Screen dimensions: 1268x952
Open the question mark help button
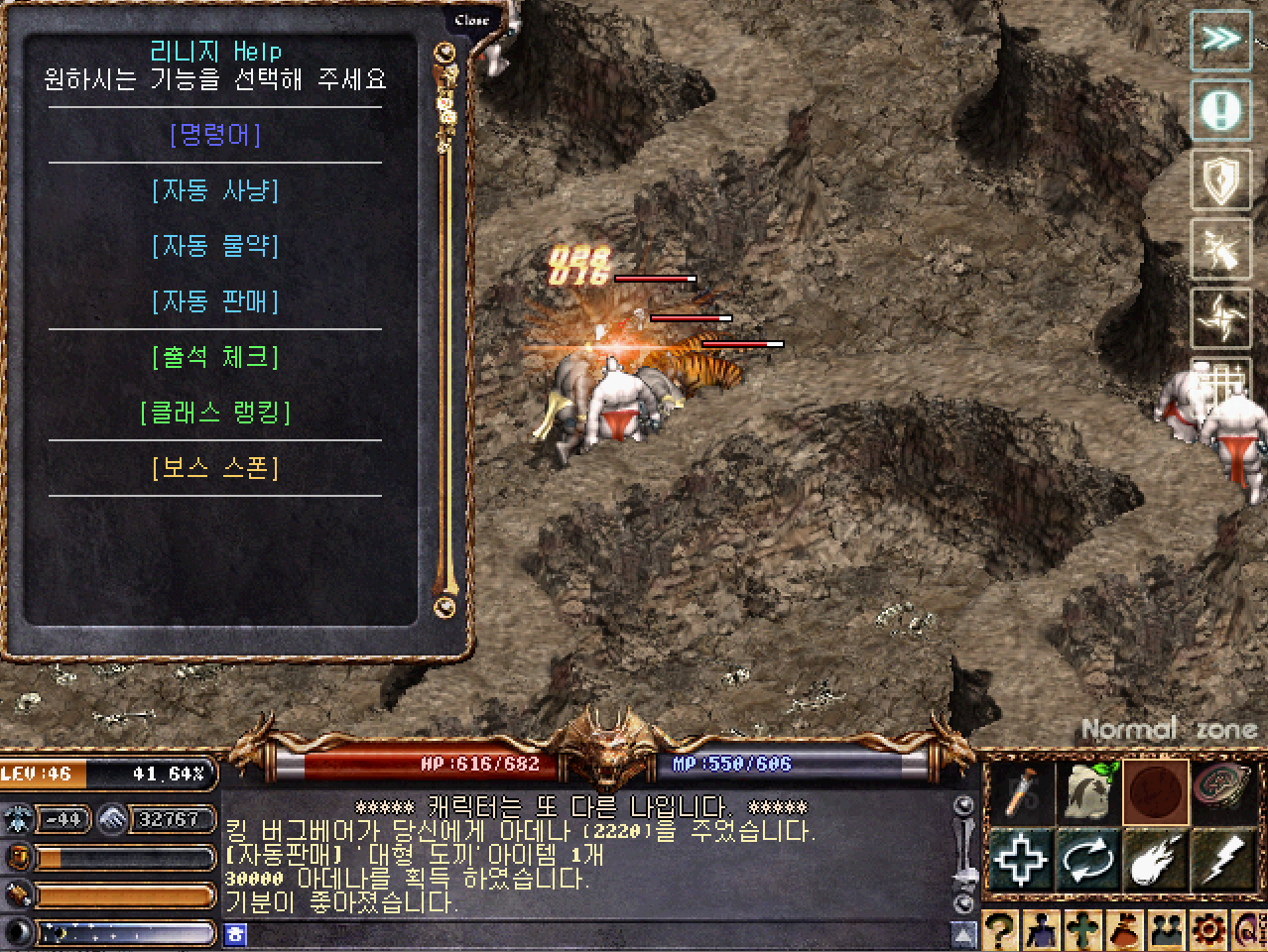tap(1001, 932)
